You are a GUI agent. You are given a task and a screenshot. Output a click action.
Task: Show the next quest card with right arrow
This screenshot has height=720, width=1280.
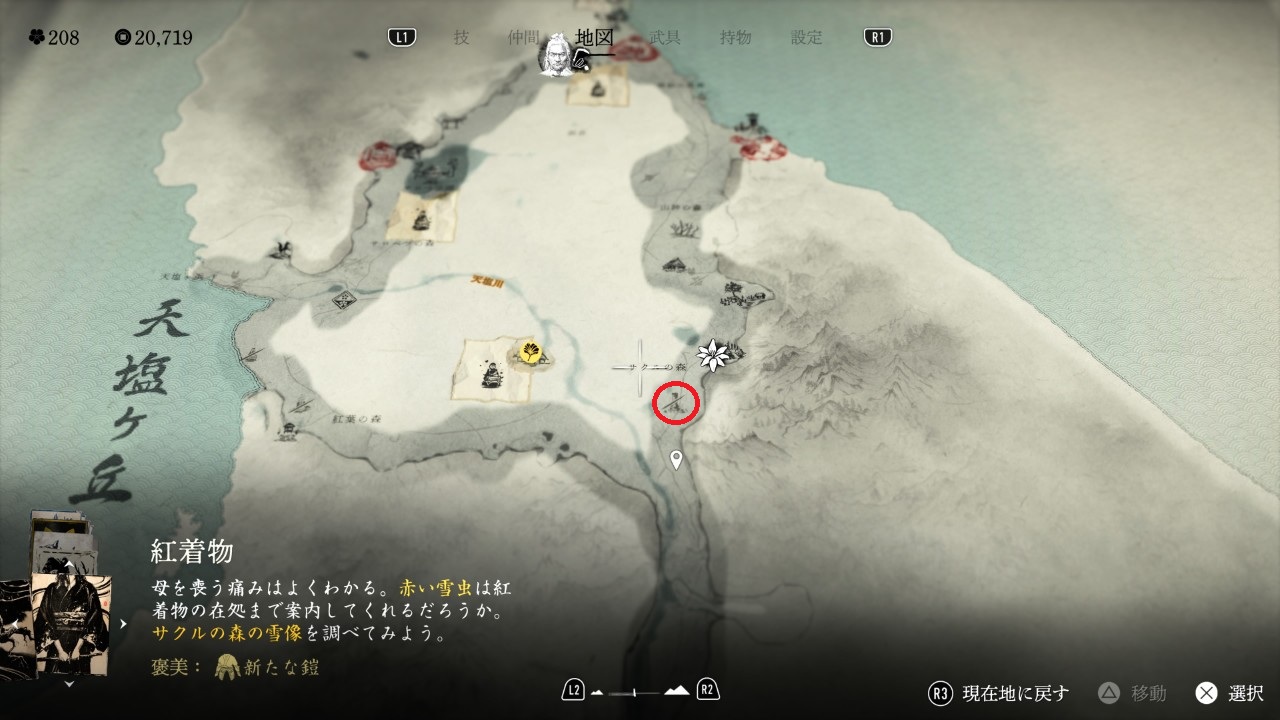pyautogui.click(x=123, y=623)
